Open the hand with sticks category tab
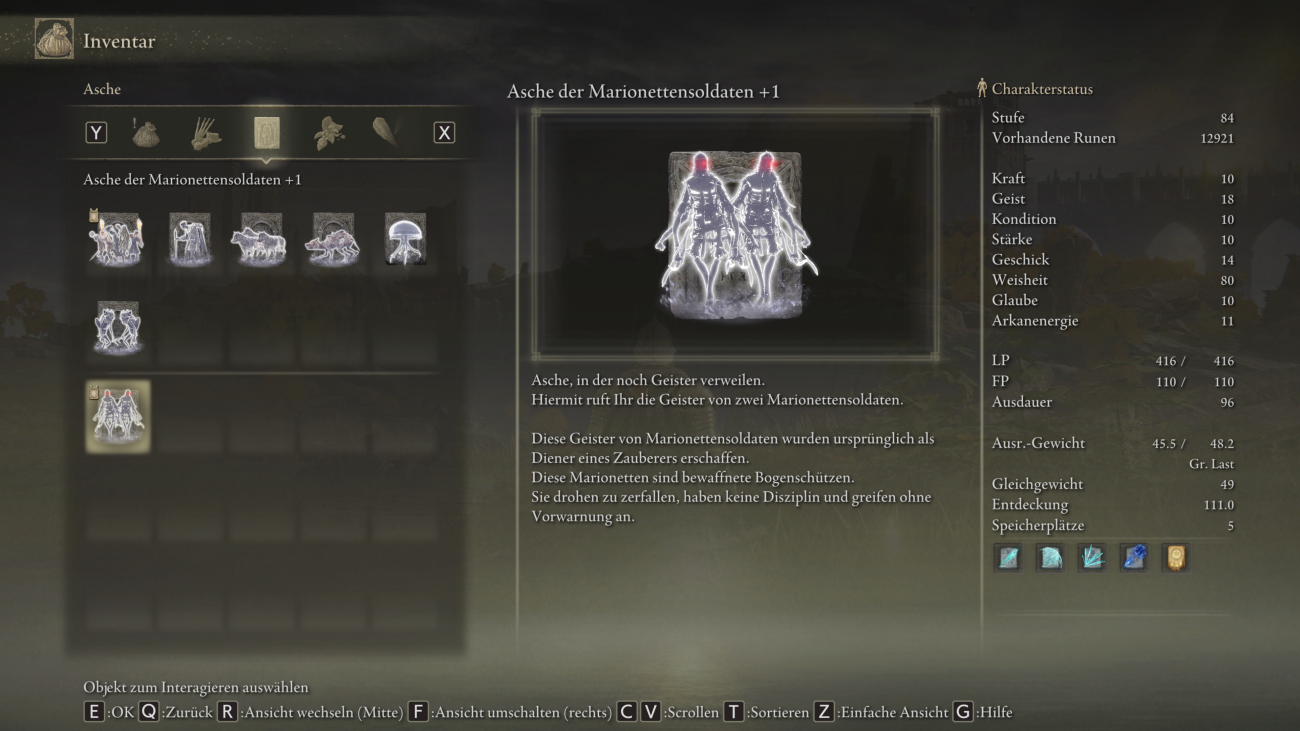Image resolution: width=1300 pixels, height=731 pixels. coord(206,133)
